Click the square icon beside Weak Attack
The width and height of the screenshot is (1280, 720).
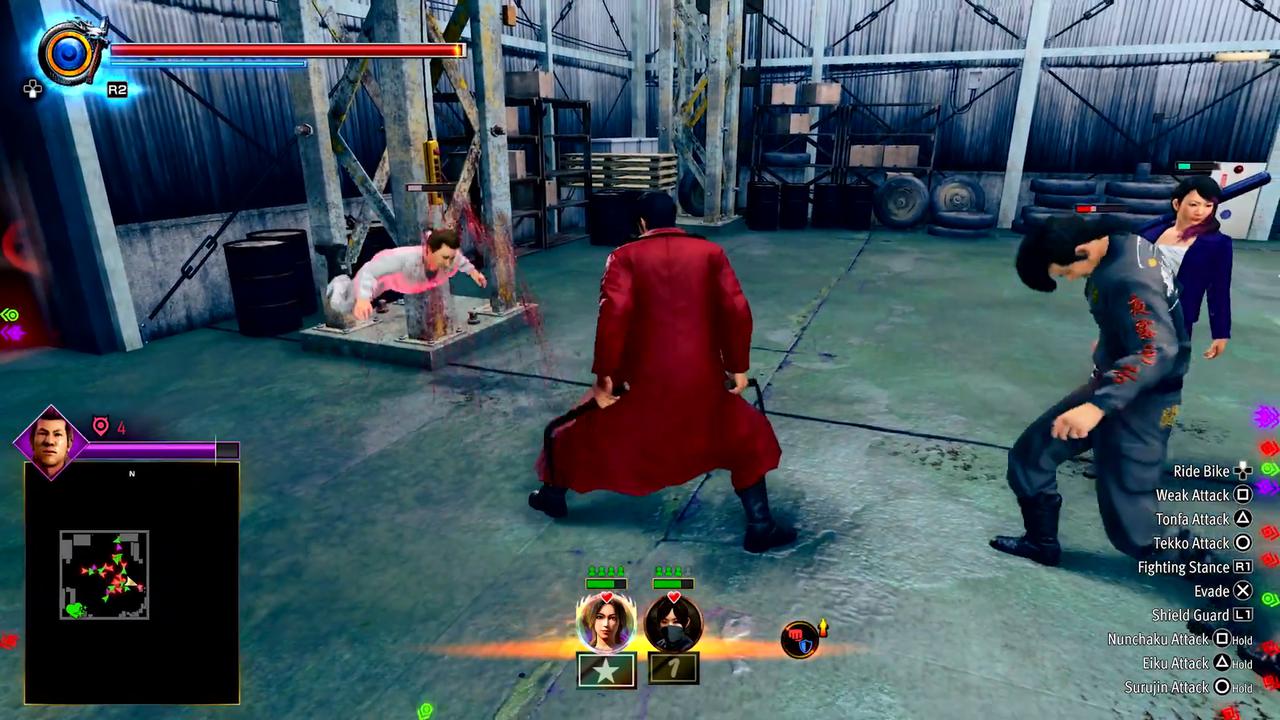[x=1242, y=495]
